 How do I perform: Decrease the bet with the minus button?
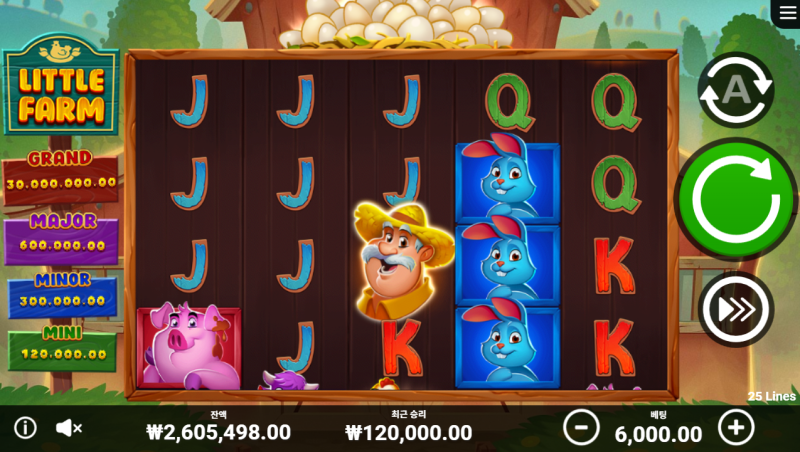tap(581, 428)
